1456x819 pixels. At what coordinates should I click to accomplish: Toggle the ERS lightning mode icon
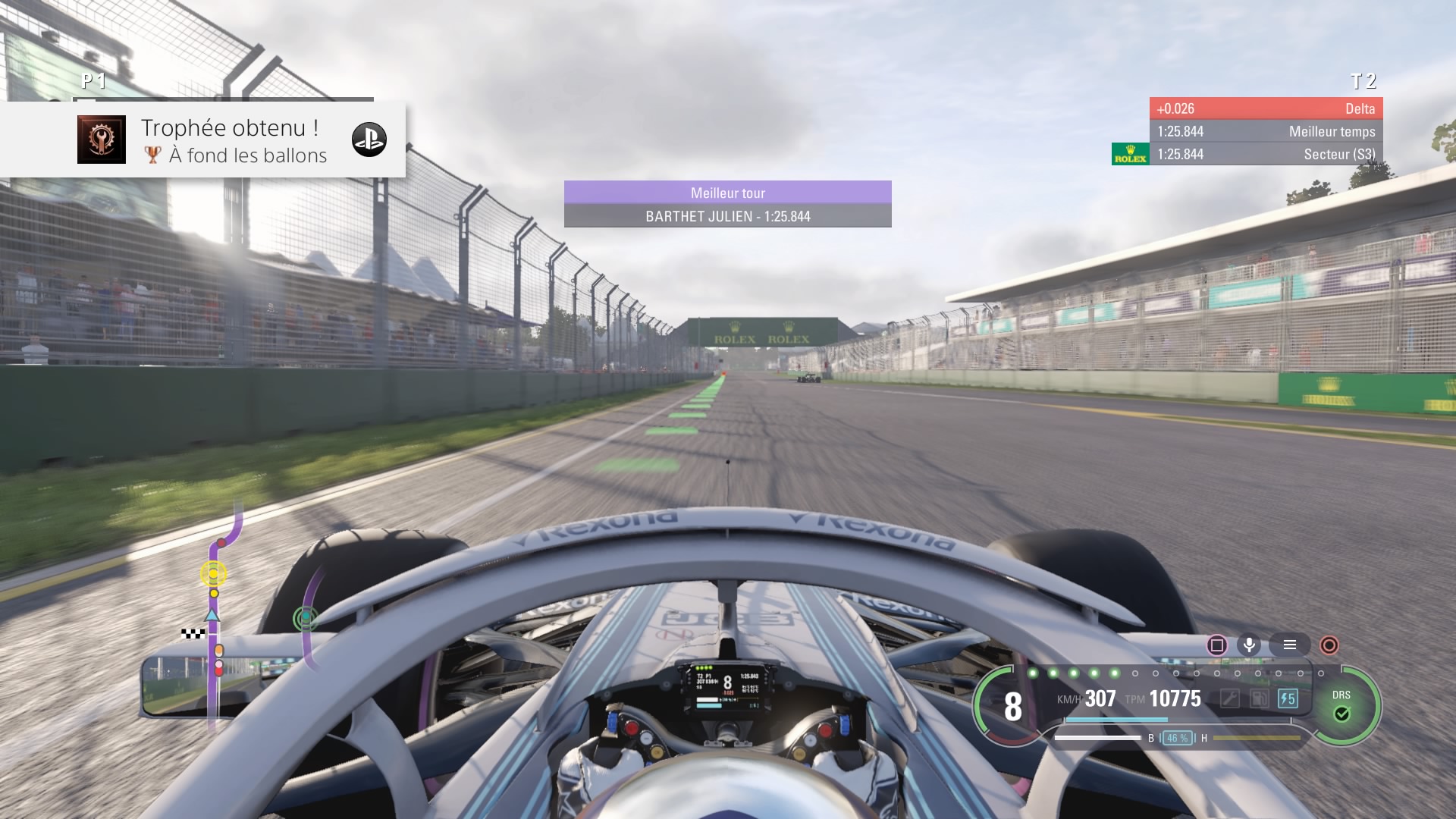(x=1288, y=698)
